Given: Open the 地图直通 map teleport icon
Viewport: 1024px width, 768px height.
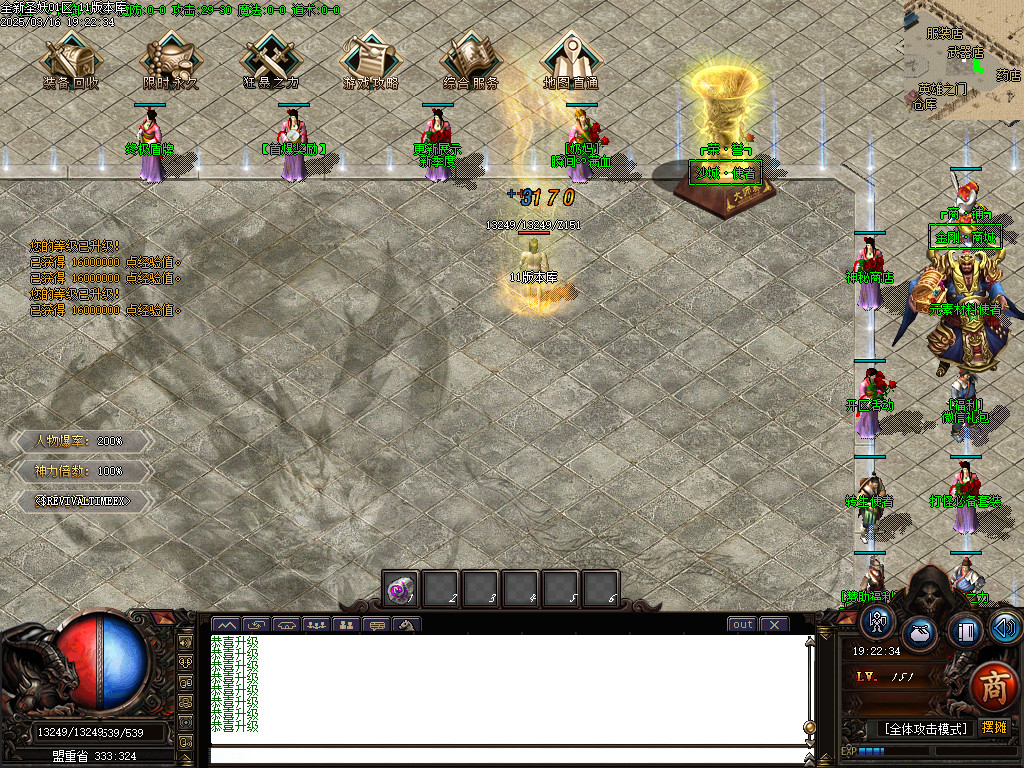Looking at the screenshot, I should tap(570, 60).
